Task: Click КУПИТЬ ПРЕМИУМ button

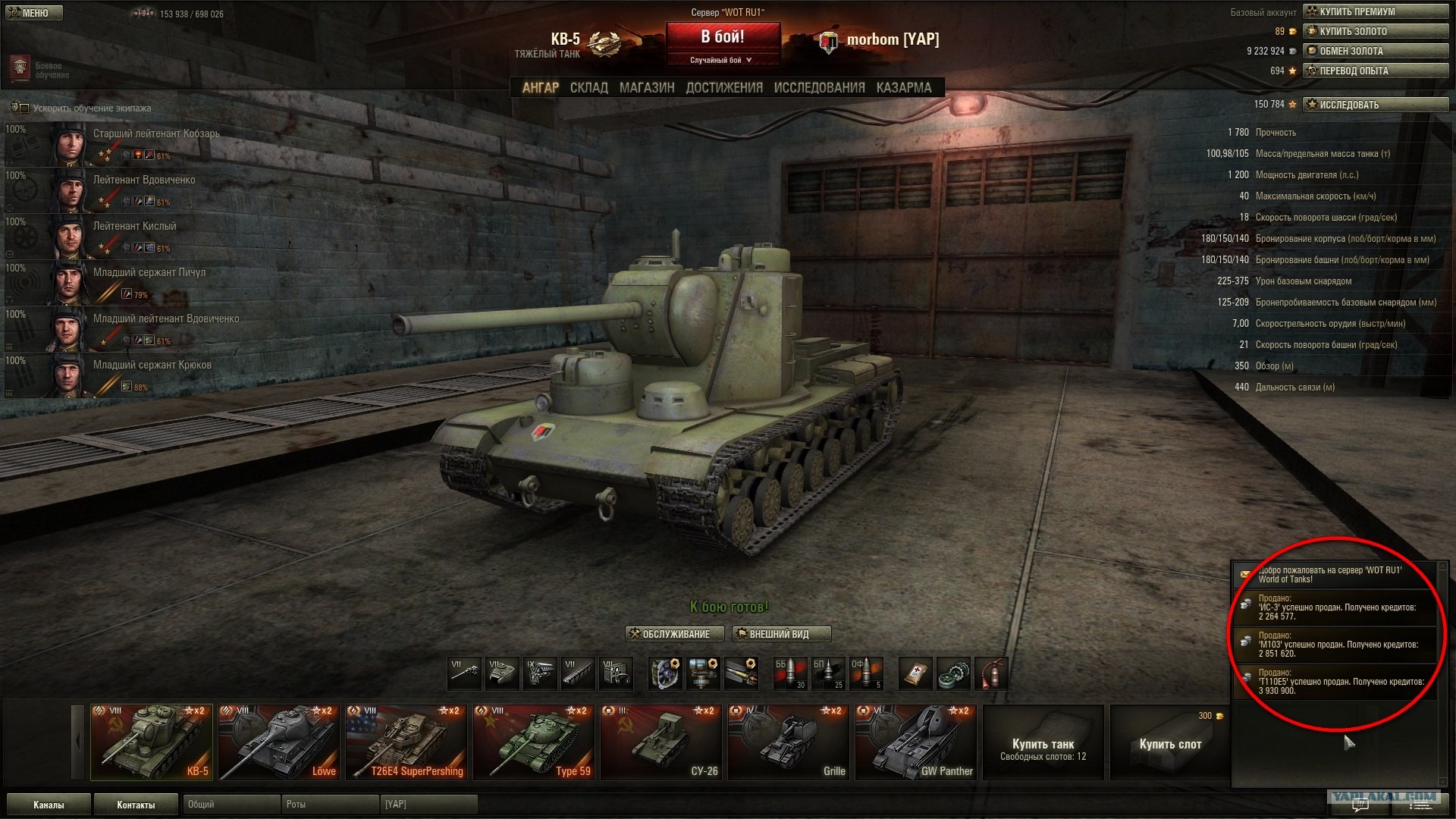Action: [x=1375, y=11]
